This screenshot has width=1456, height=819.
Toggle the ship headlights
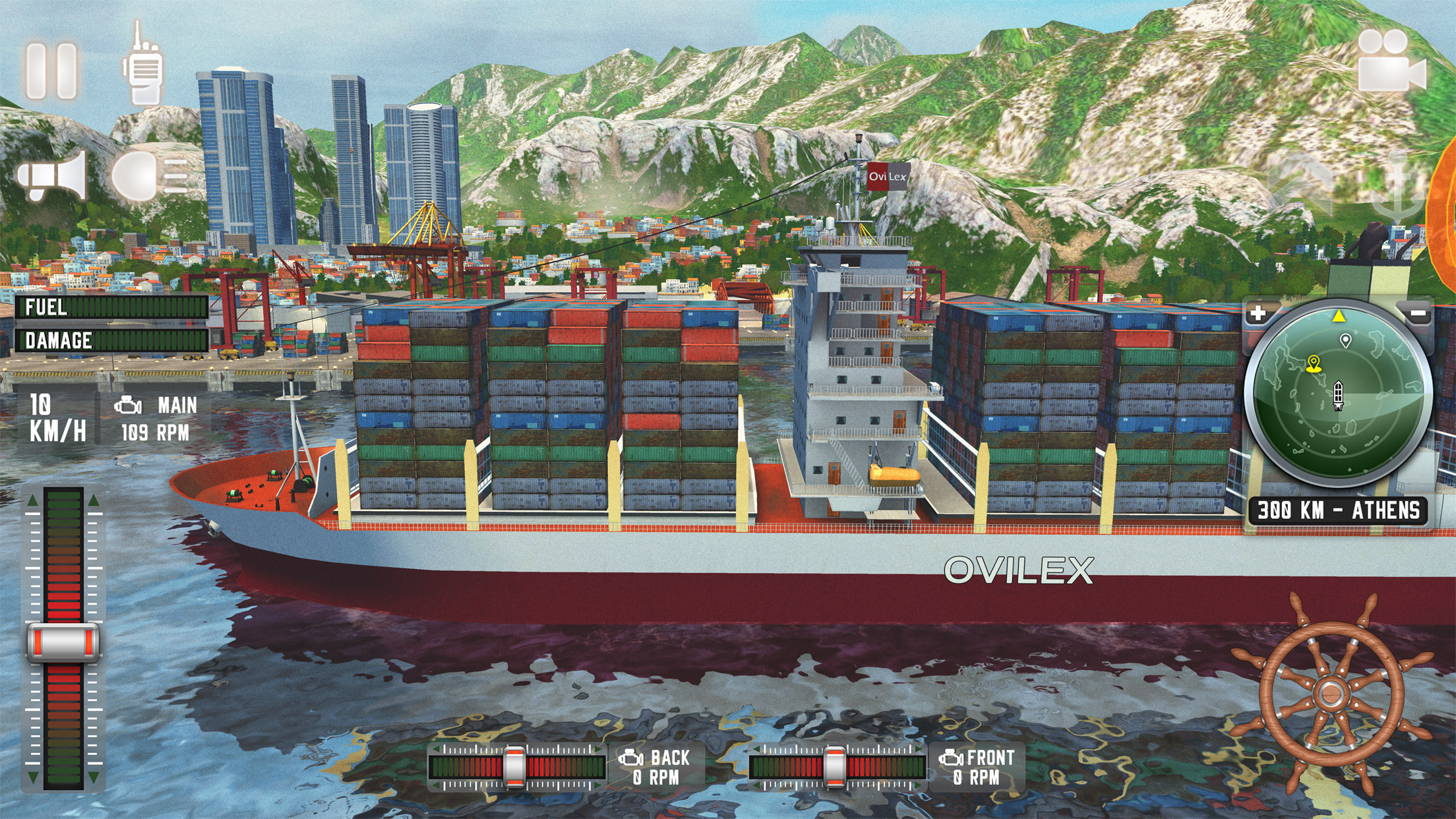(x=149, y=176)
